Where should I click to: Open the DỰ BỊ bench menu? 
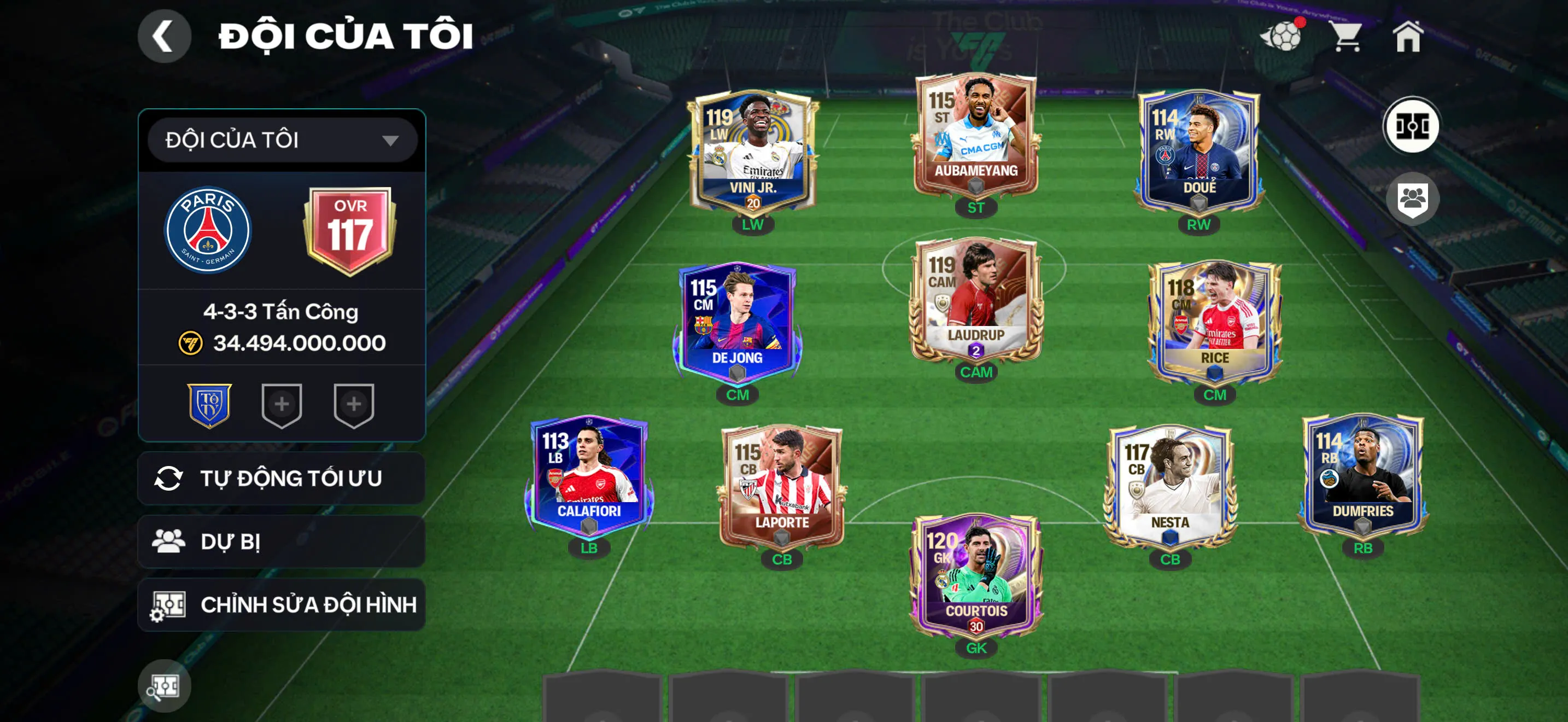pos(281,542)
